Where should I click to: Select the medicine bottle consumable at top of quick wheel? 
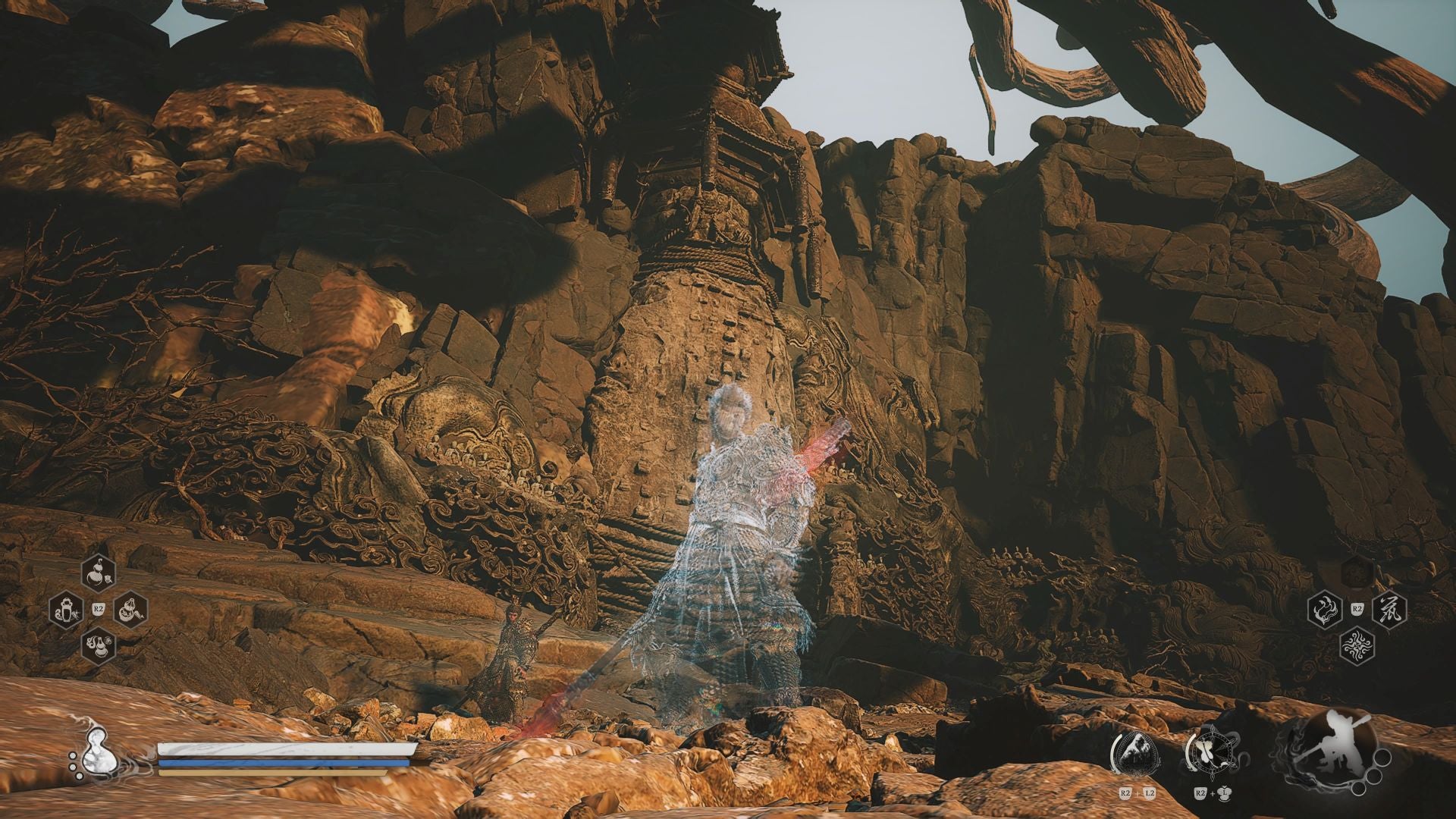[99, 574]
